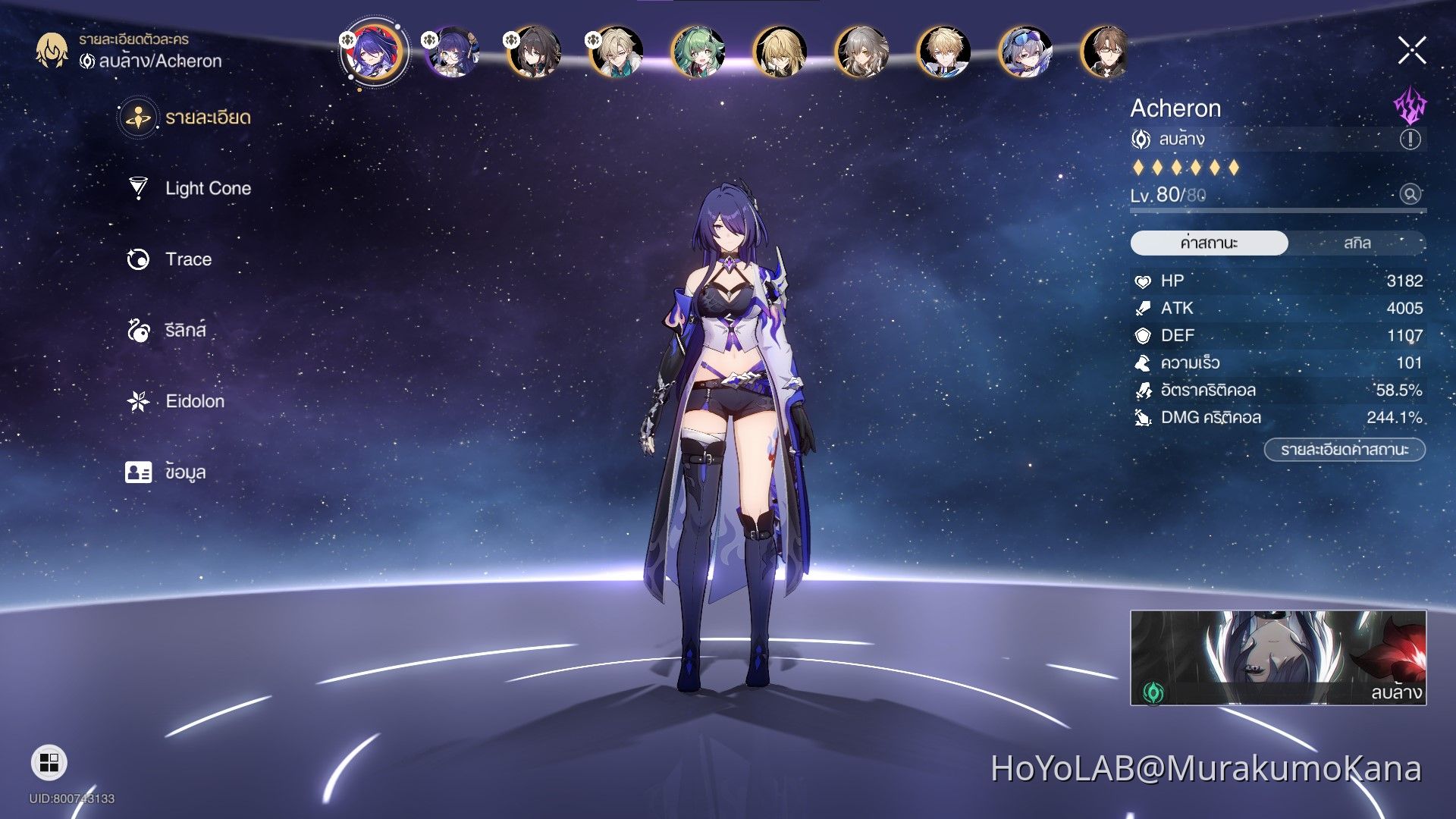The height and width of the screenshot is (819, 1456).
Task: Select the gray-haired character with goggles portrait
Action: point(1025,52)
